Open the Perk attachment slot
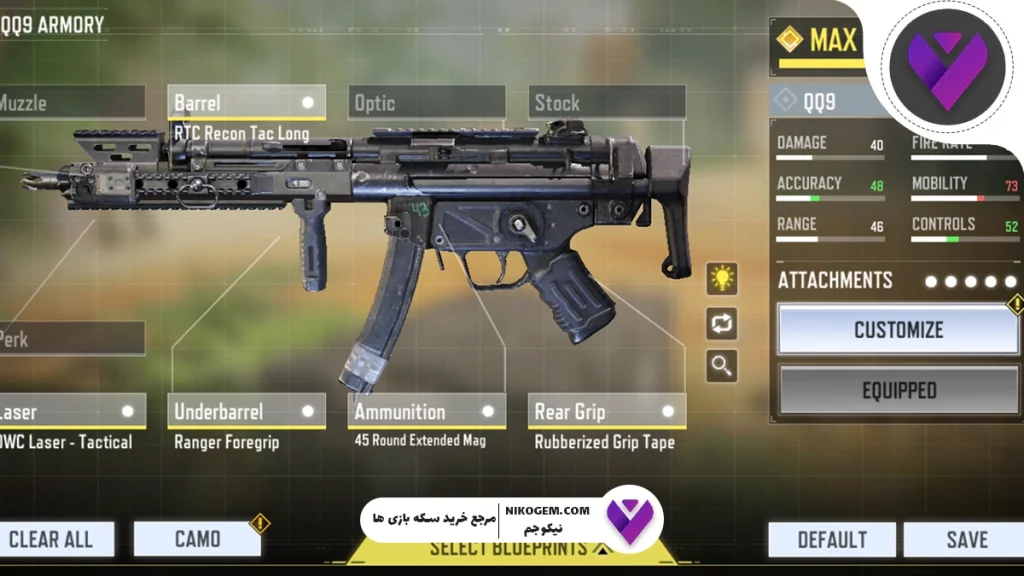 pos(70,339)
